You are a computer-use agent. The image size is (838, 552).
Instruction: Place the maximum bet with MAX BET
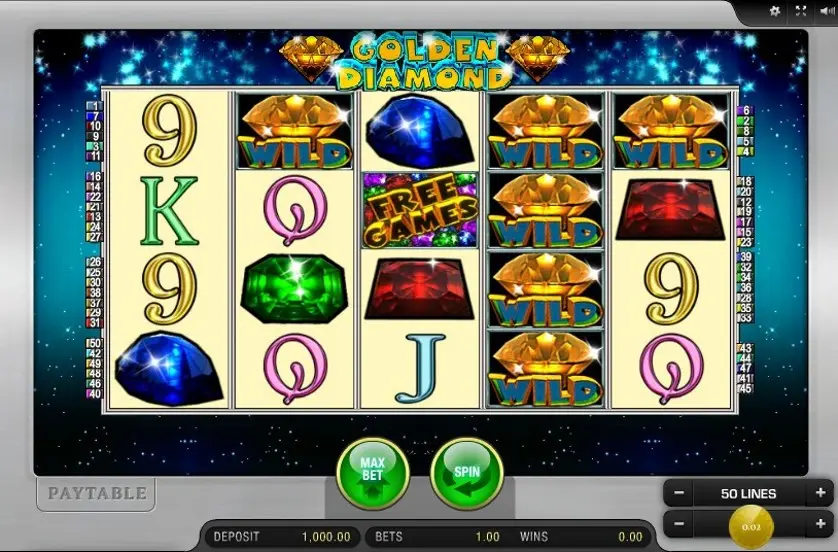373,474
